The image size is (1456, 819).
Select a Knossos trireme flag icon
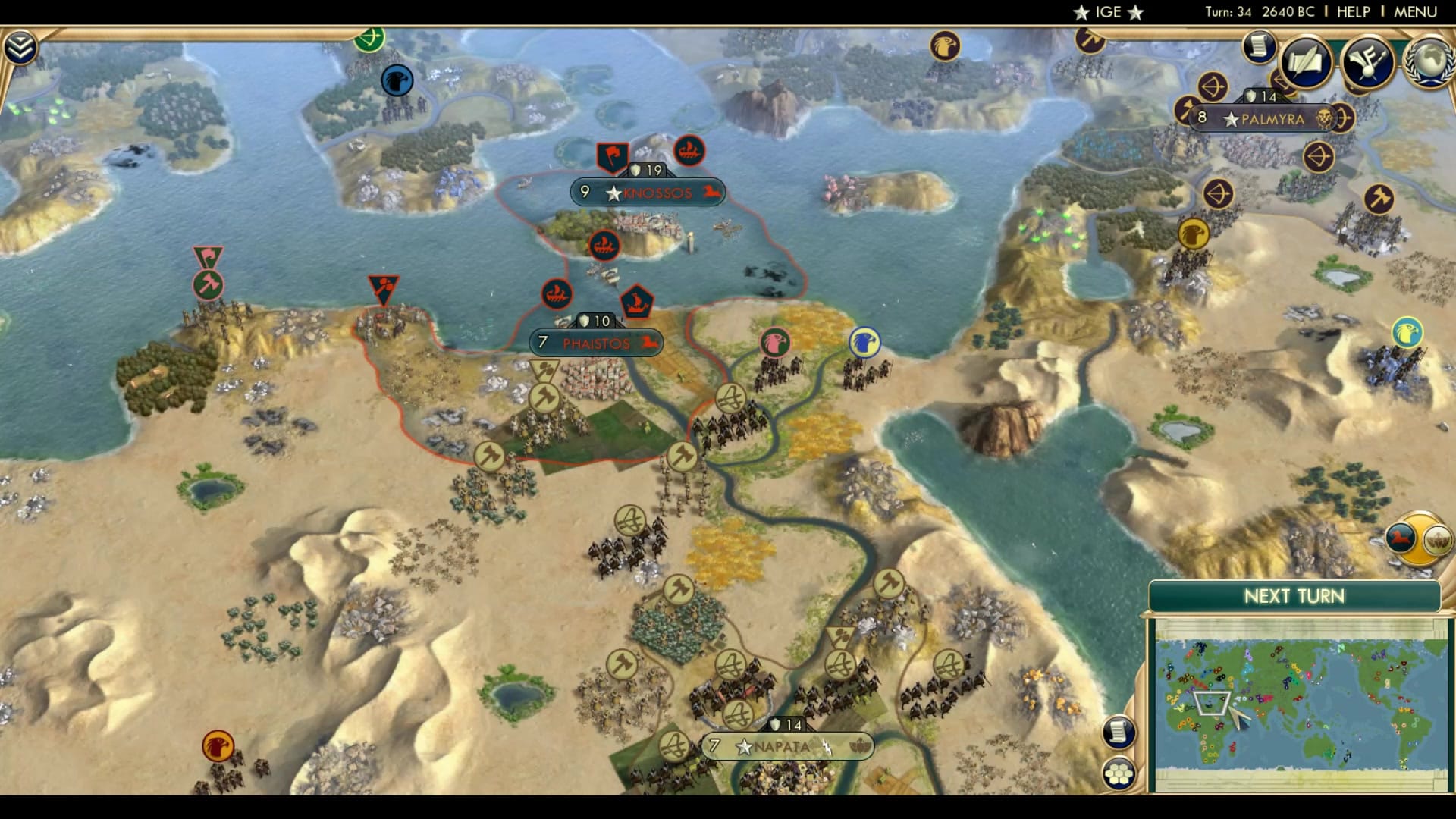pos(689,151)
